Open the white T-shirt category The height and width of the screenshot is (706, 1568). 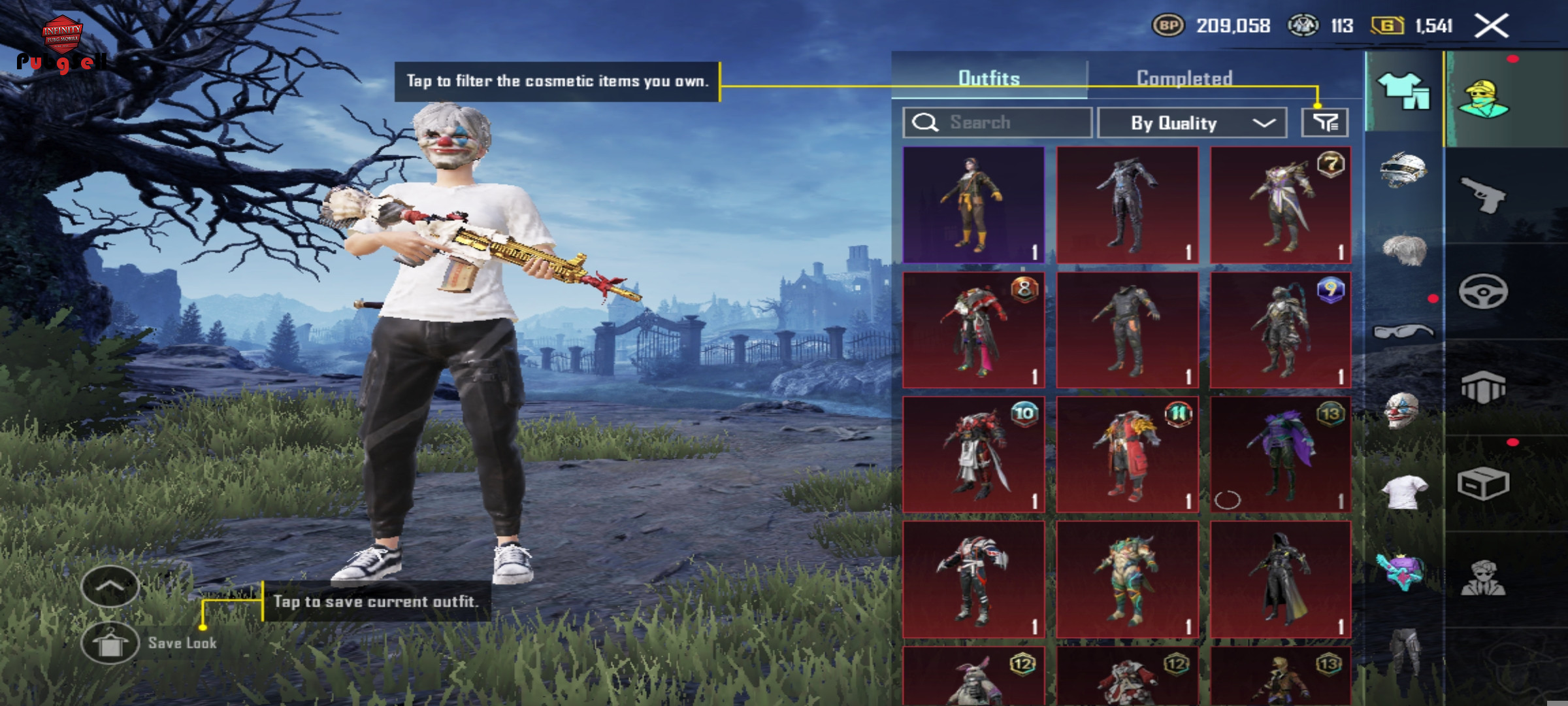(1403, 492)
